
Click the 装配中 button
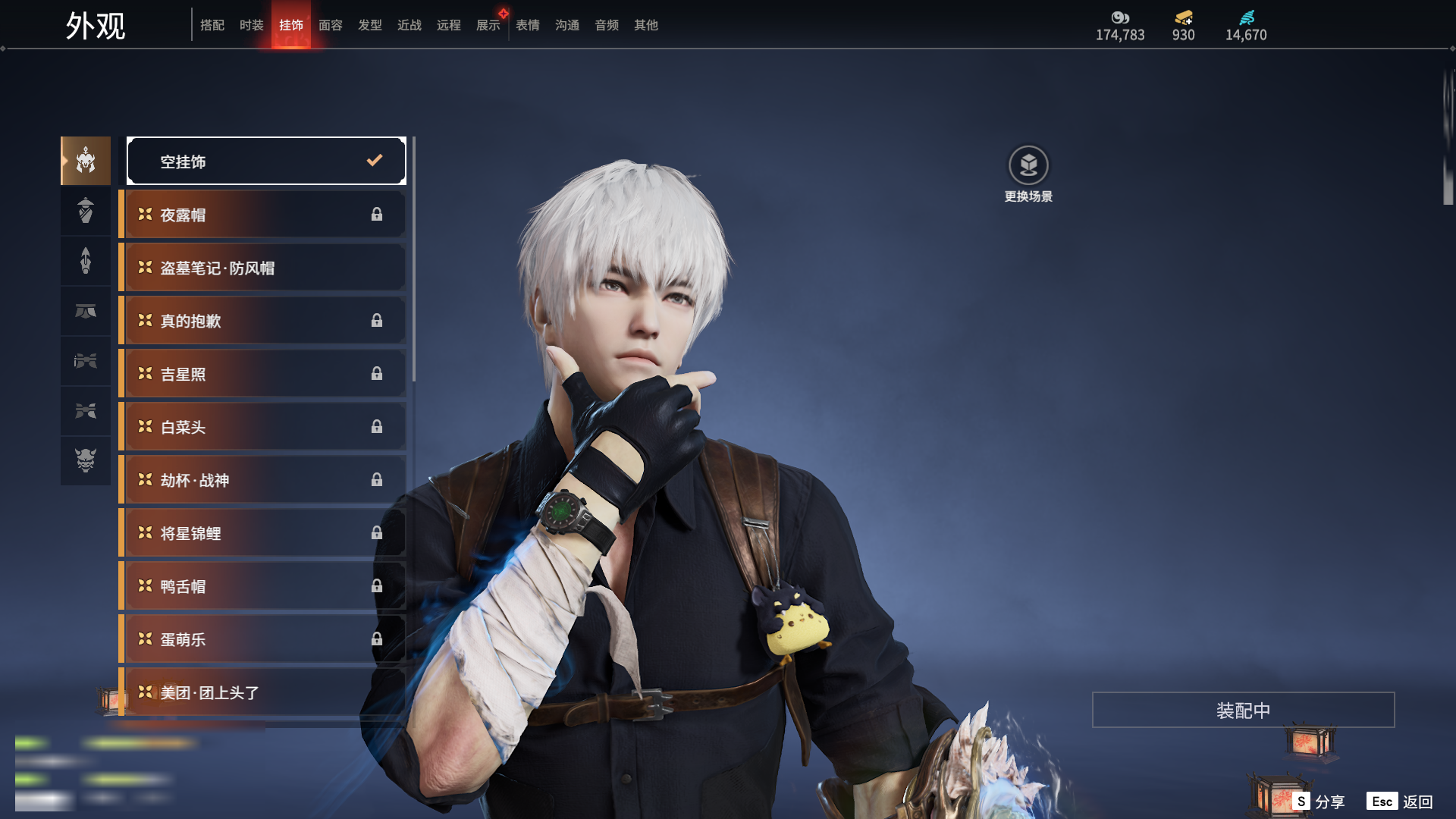click(x=1243, y=710)
